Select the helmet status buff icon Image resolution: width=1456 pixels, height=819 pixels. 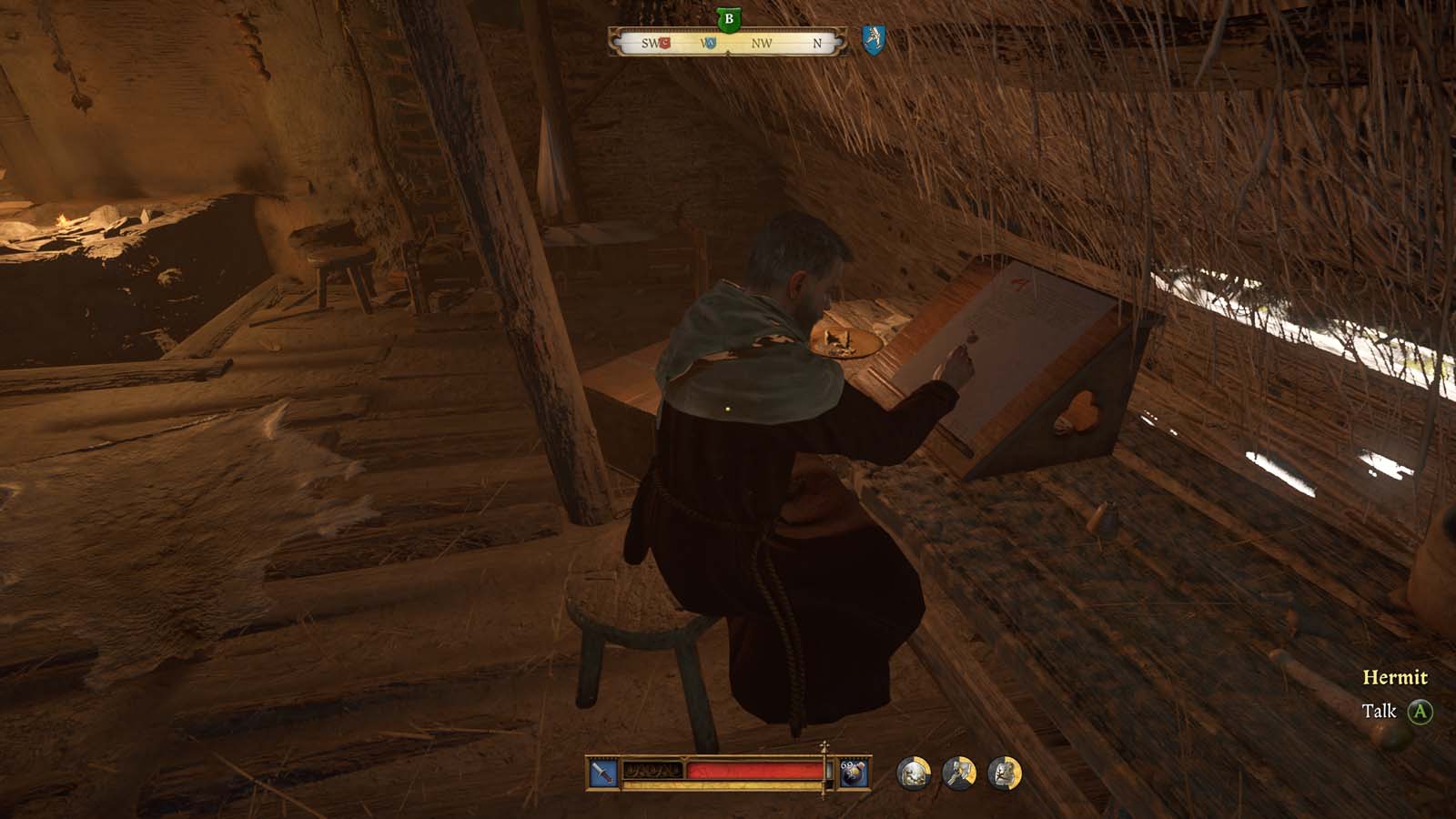click(x=915, y=773)
